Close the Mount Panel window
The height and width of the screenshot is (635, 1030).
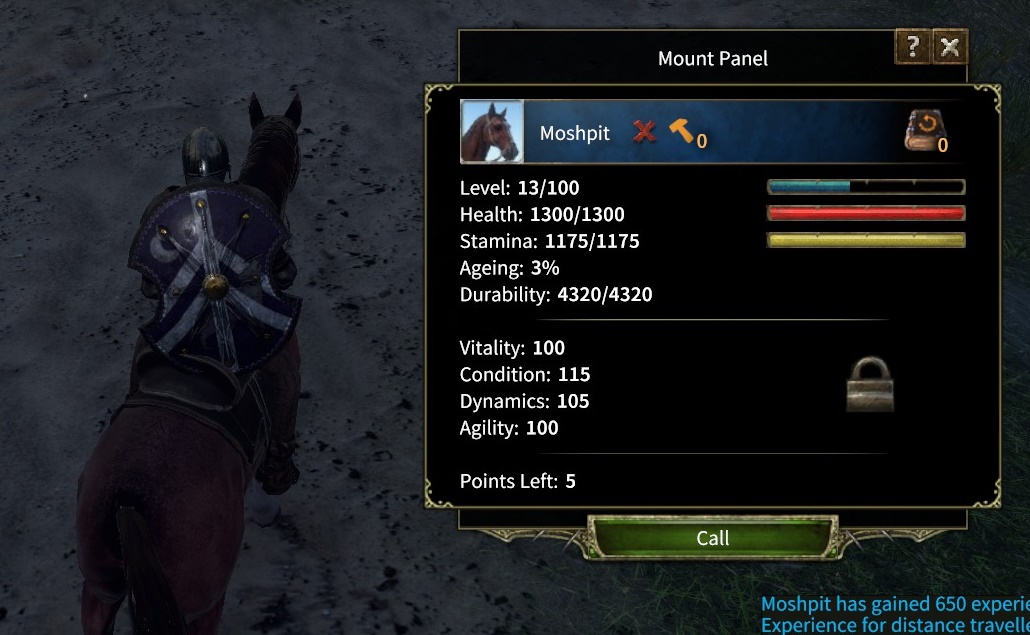coord(950,47)
